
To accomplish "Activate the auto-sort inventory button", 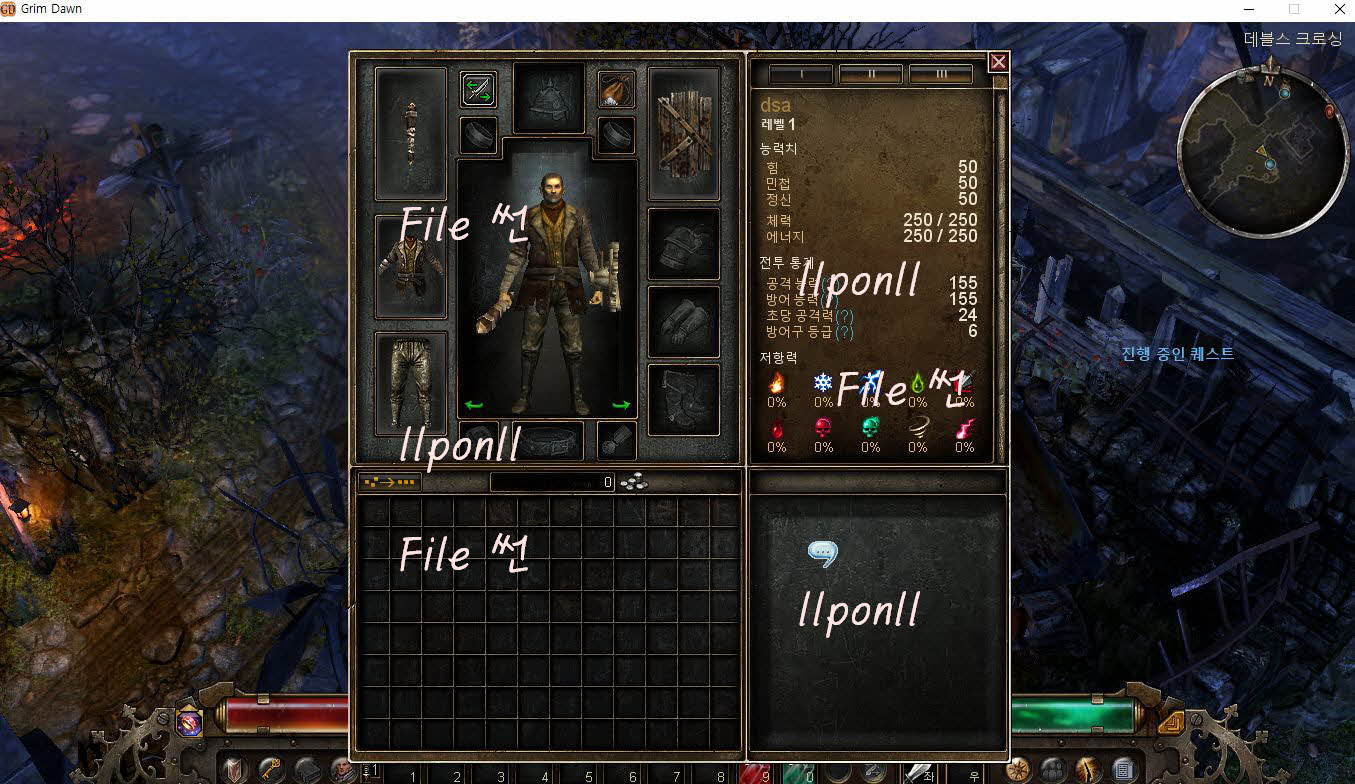I will pyautogui.click(x=390, y=482).
